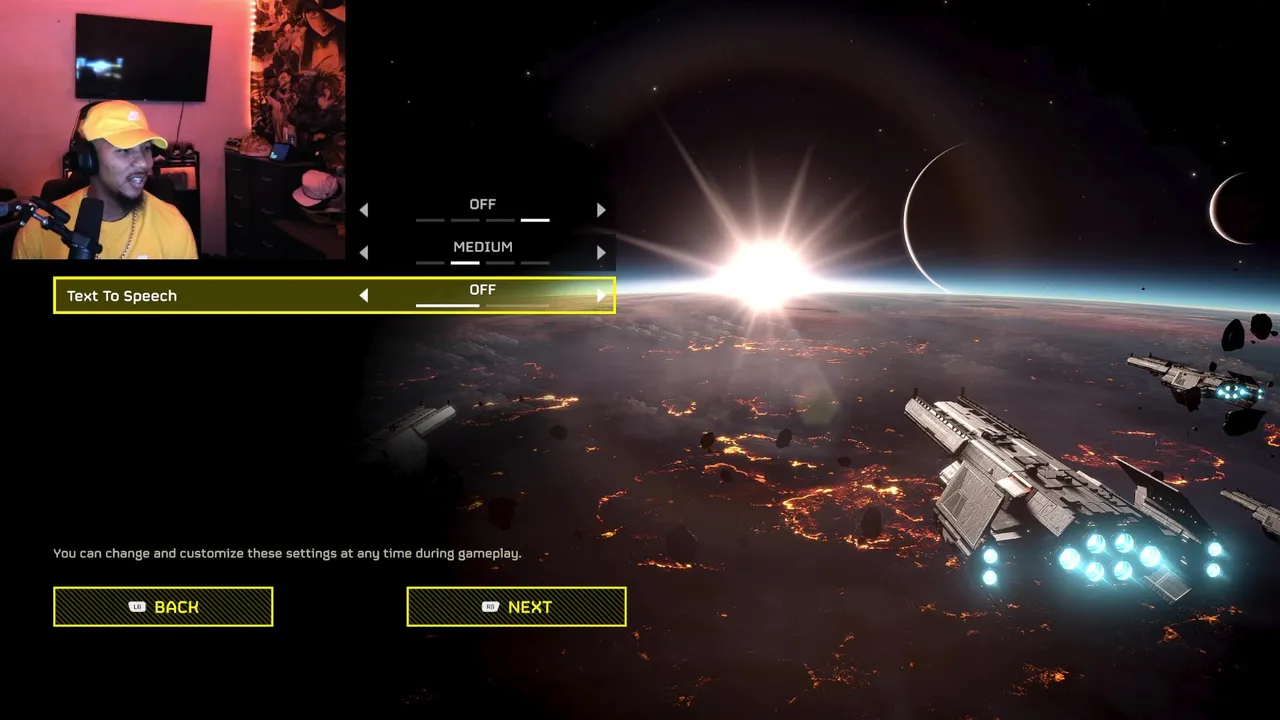Select the Text To Speech row

tap(200, 296)
